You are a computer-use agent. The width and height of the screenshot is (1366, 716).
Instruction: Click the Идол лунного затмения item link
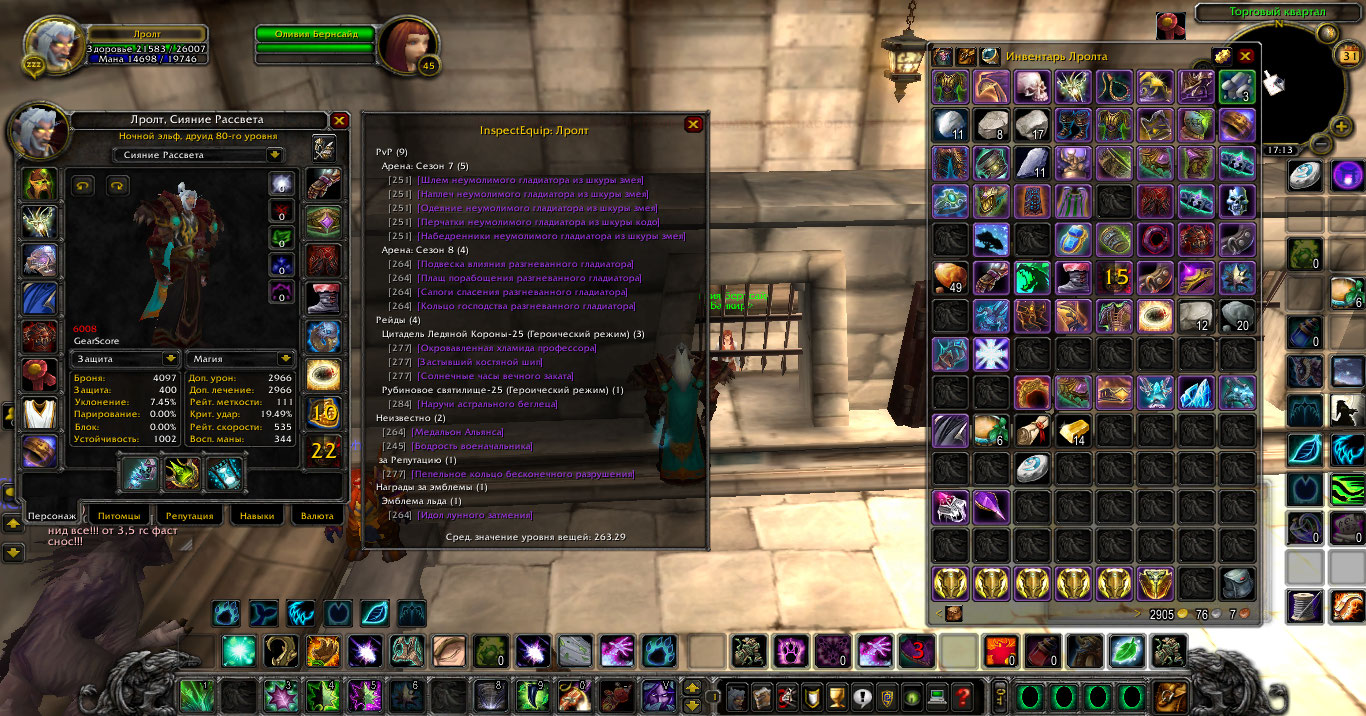[x=470, y=515]
